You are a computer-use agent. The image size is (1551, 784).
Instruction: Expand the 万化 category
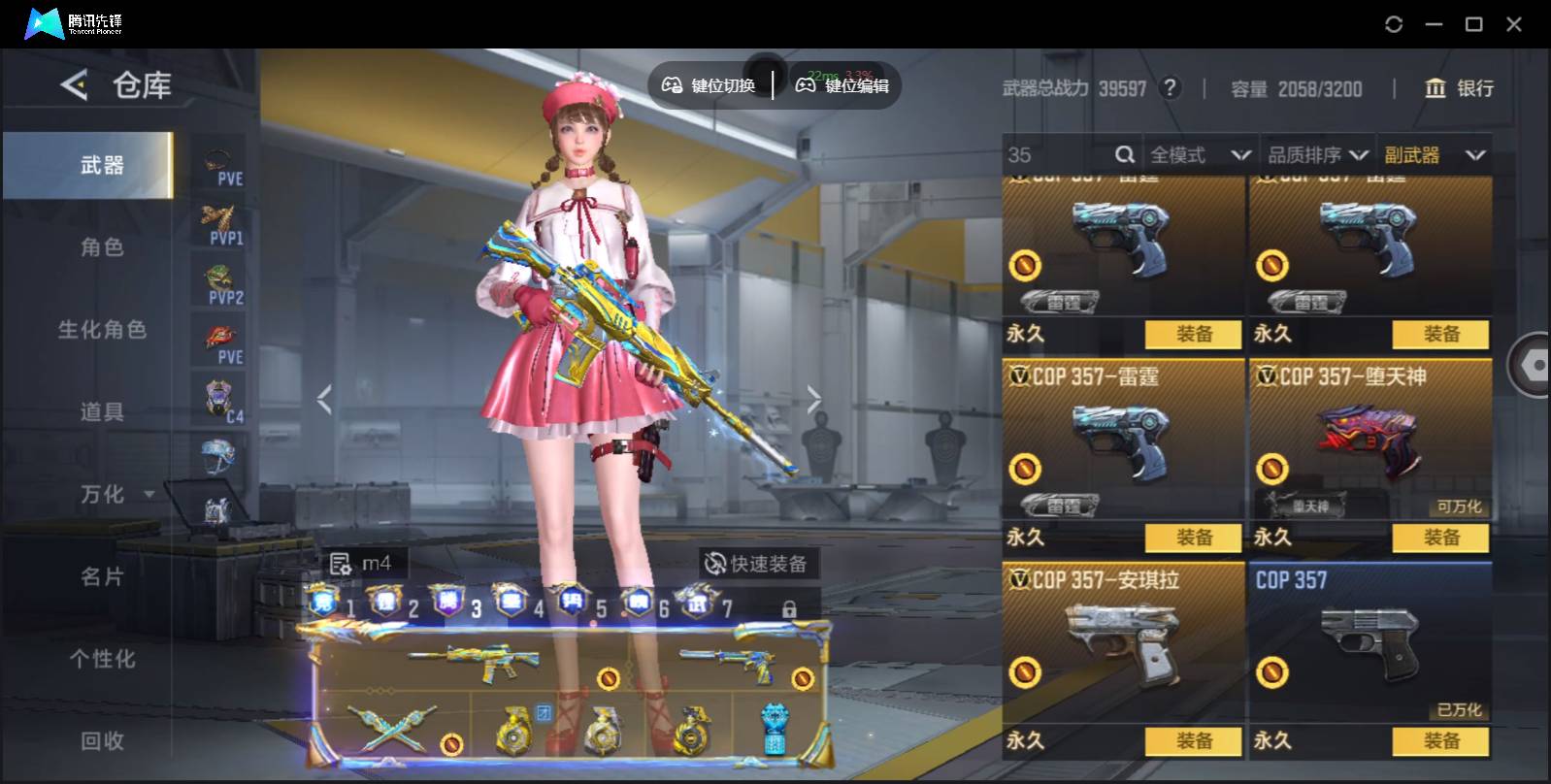pos(116,495)
